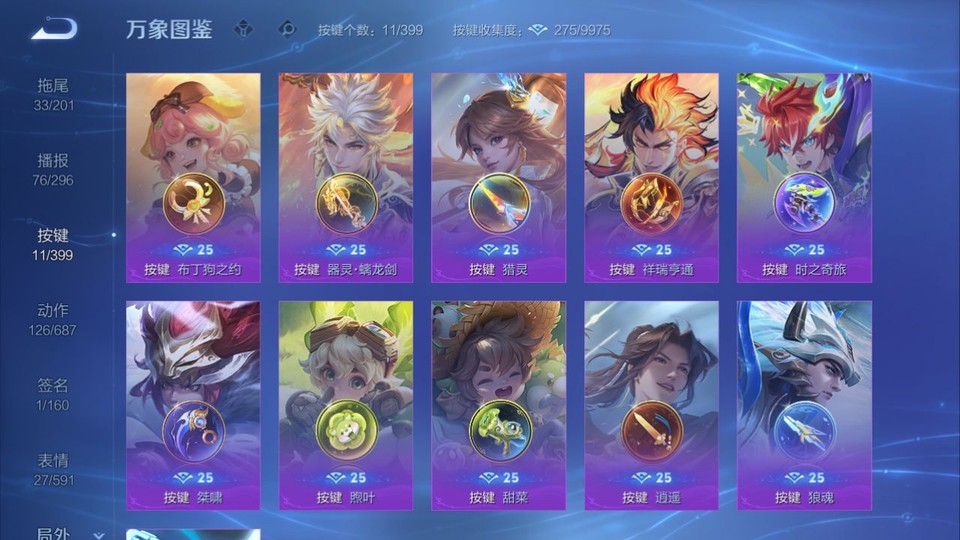Expand the 局外 category section

(60, 533)
